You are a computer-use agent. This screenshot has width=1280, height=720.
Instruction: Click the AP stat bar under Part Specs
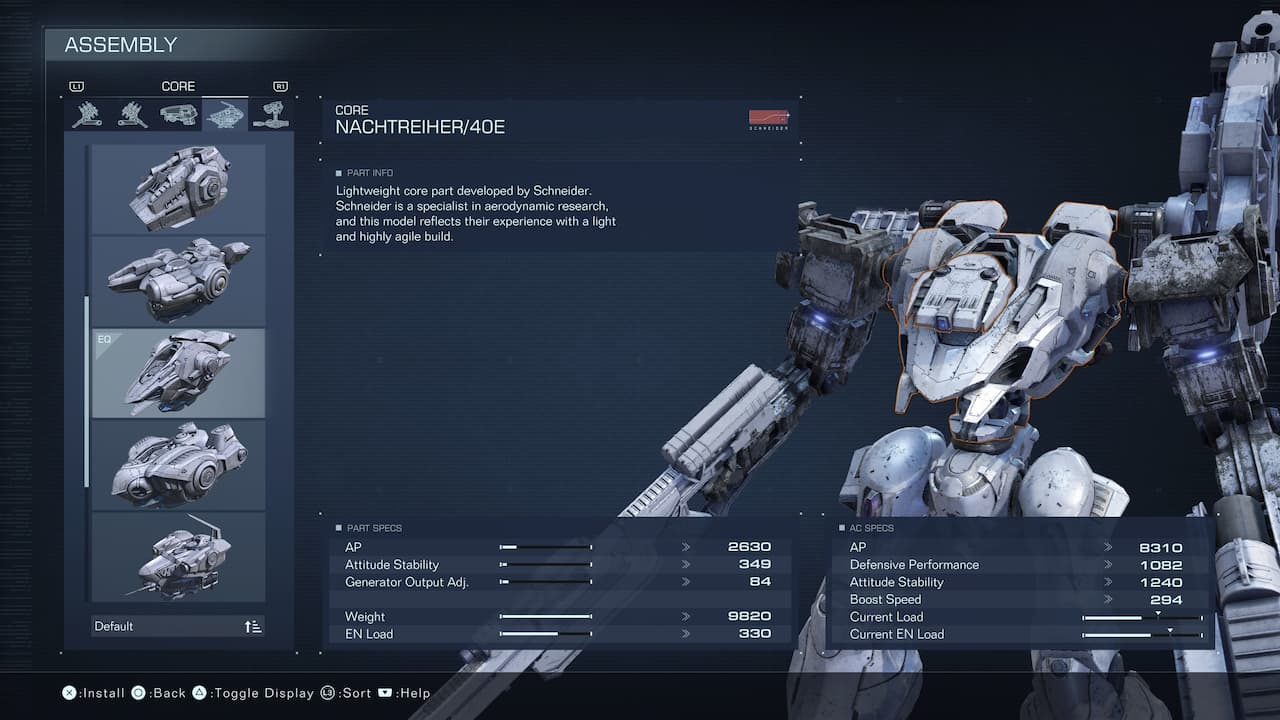(x=545, y=547)
